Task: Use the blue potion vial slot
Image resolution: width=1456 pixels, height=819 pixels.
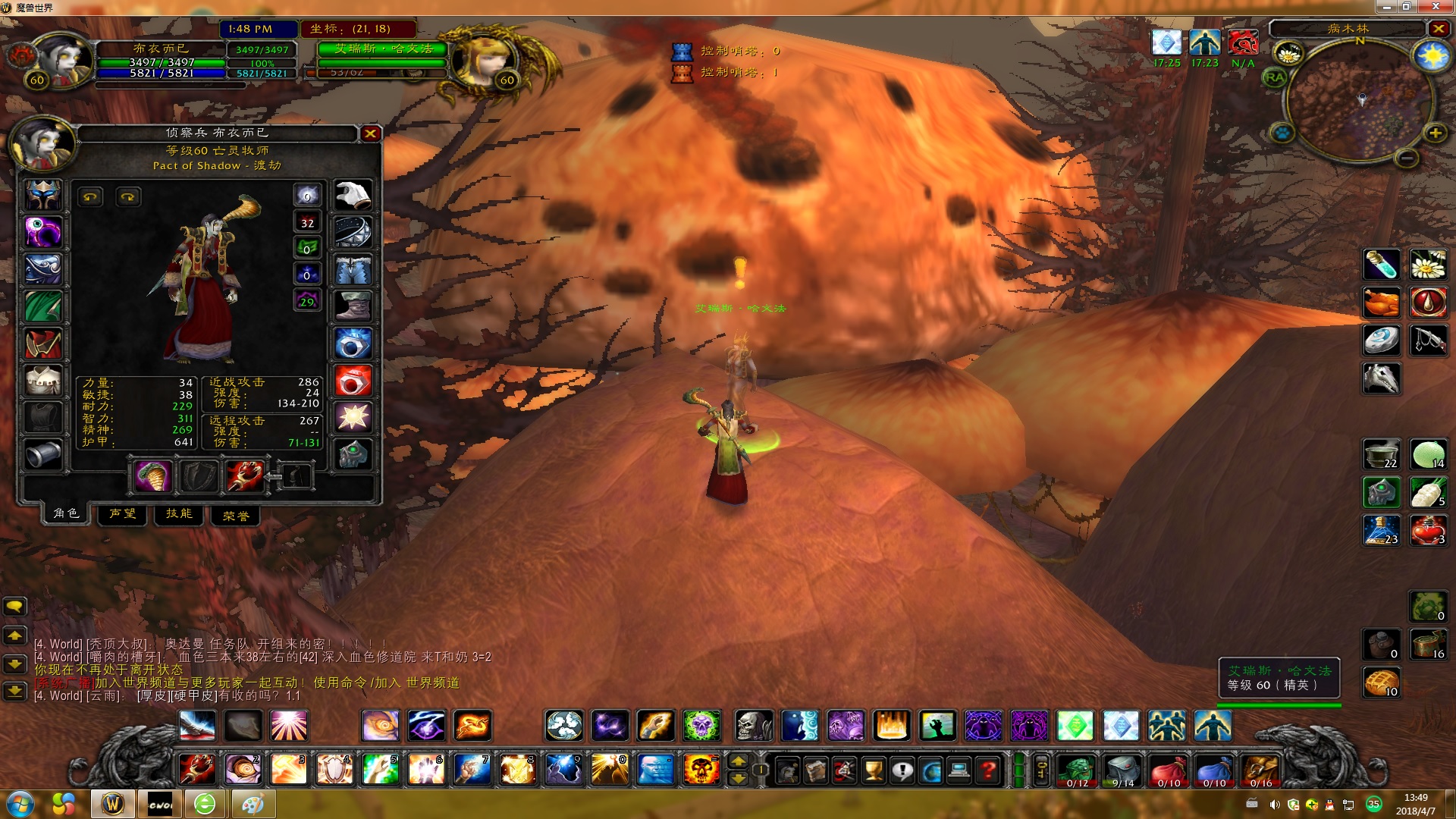Action: 1381,265
